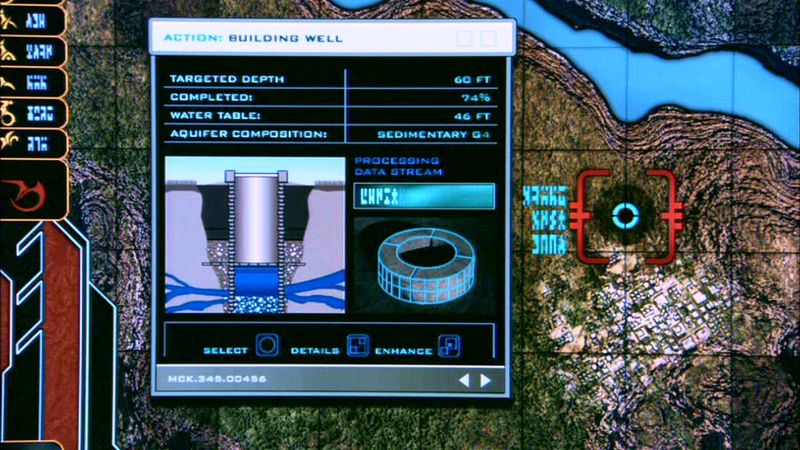
Task: Click the well cross-section diagram
Action: coord(253,235)
